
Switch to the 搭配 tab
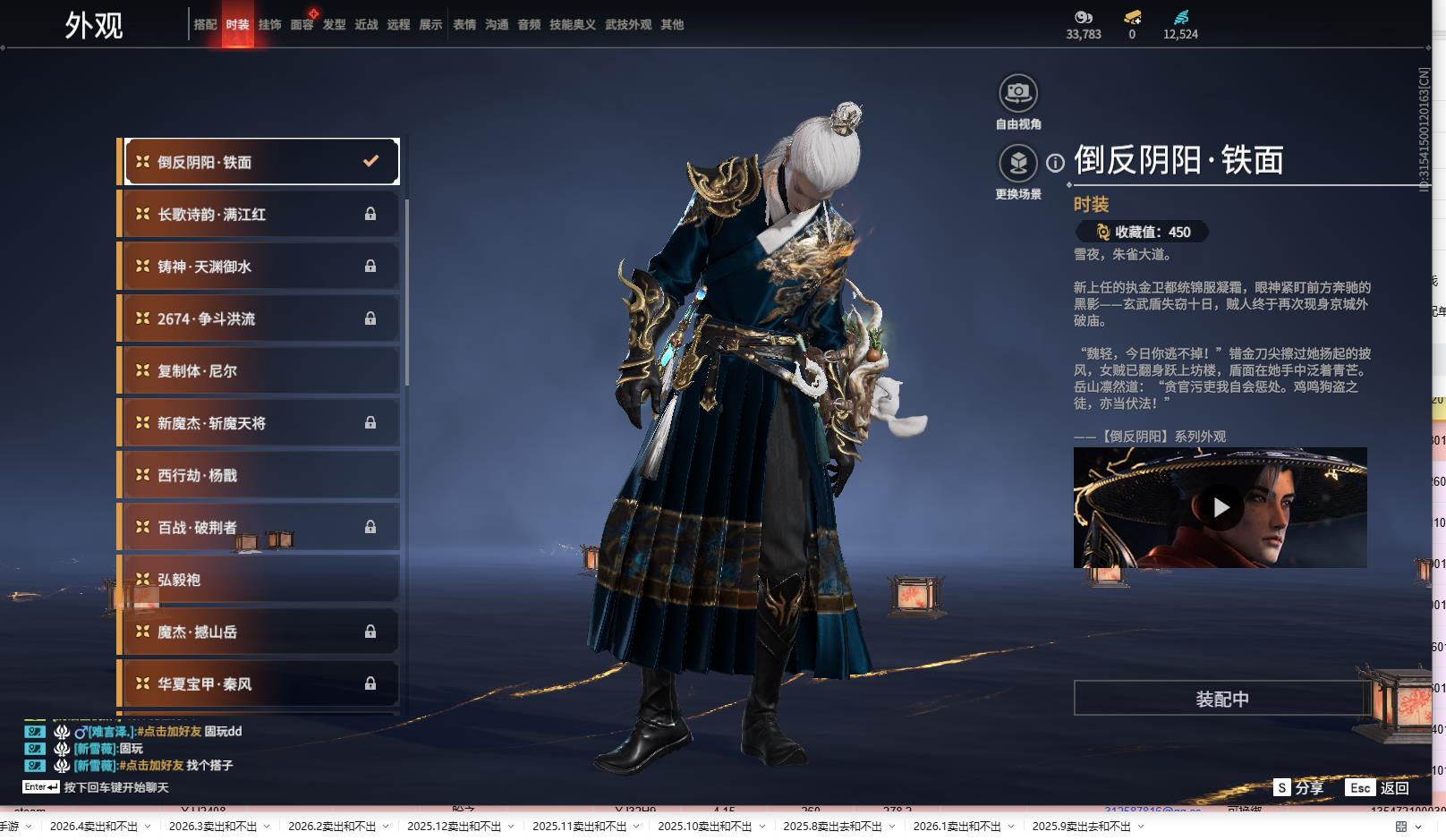[205, 25]
